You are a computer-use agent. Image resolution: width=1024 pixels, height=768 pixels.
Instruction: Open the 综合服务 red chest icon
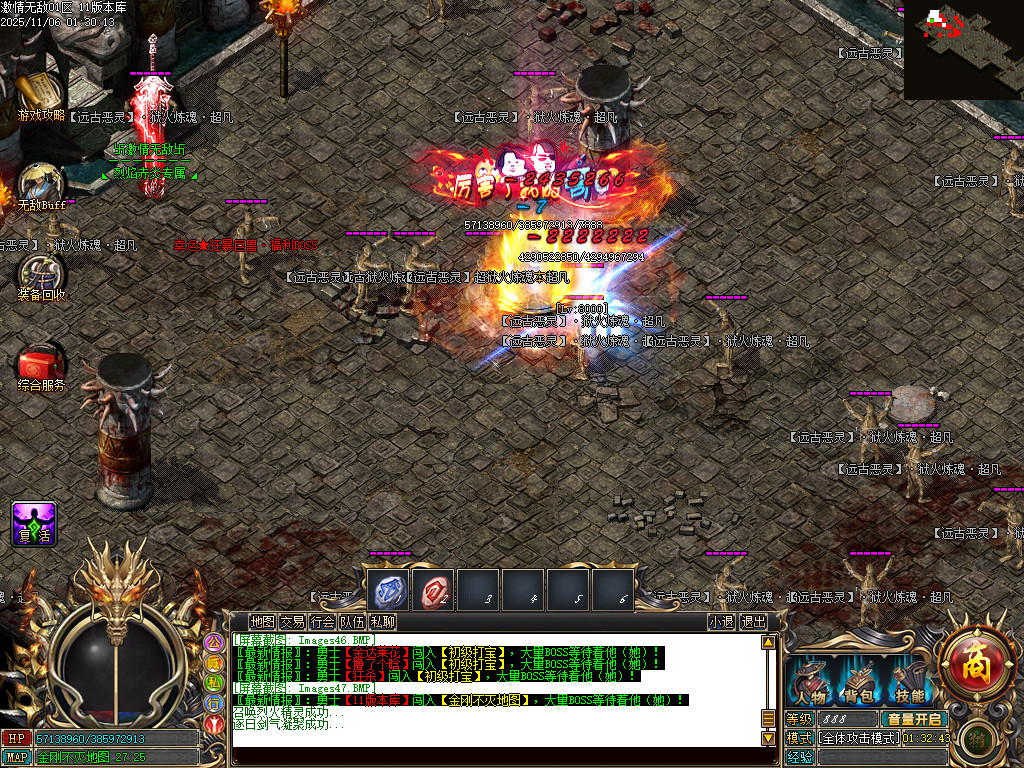[x=41, y=364]
